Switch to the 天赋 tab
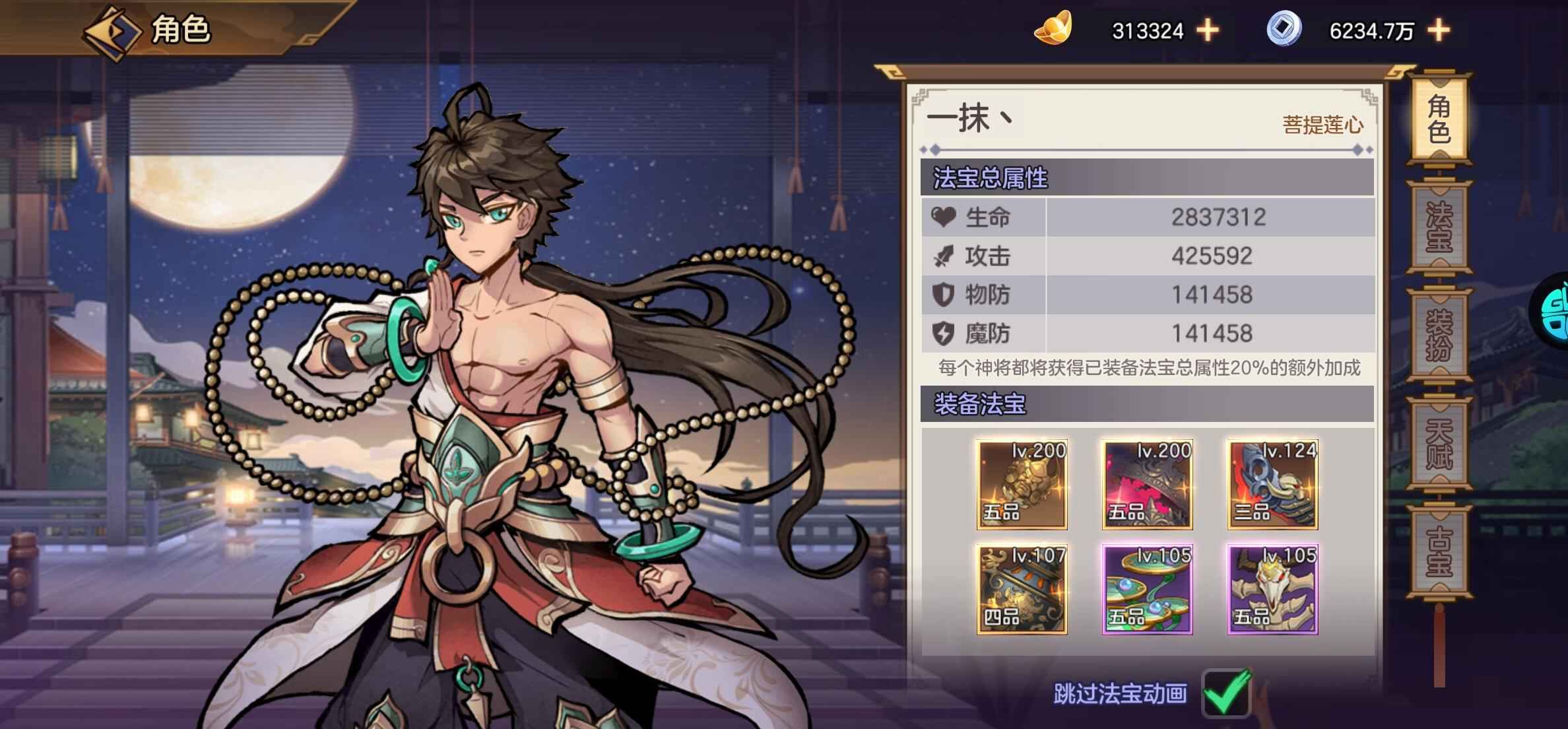Image resolution: width=1568 pixels, height=729 pixels. pyautogui.click(x=1439, y=443)
